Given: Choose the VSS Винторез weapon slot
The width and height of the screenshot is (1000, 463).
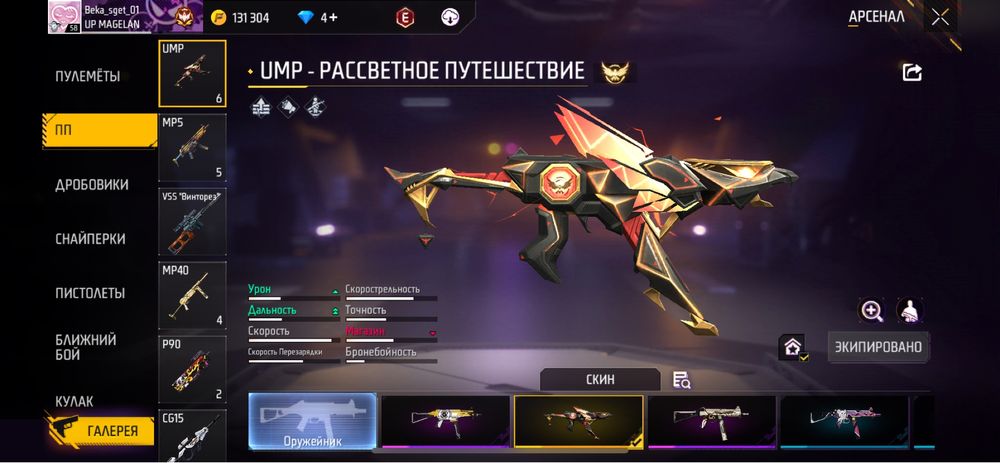Looking at the screenshot, I should tap(192, 220).
